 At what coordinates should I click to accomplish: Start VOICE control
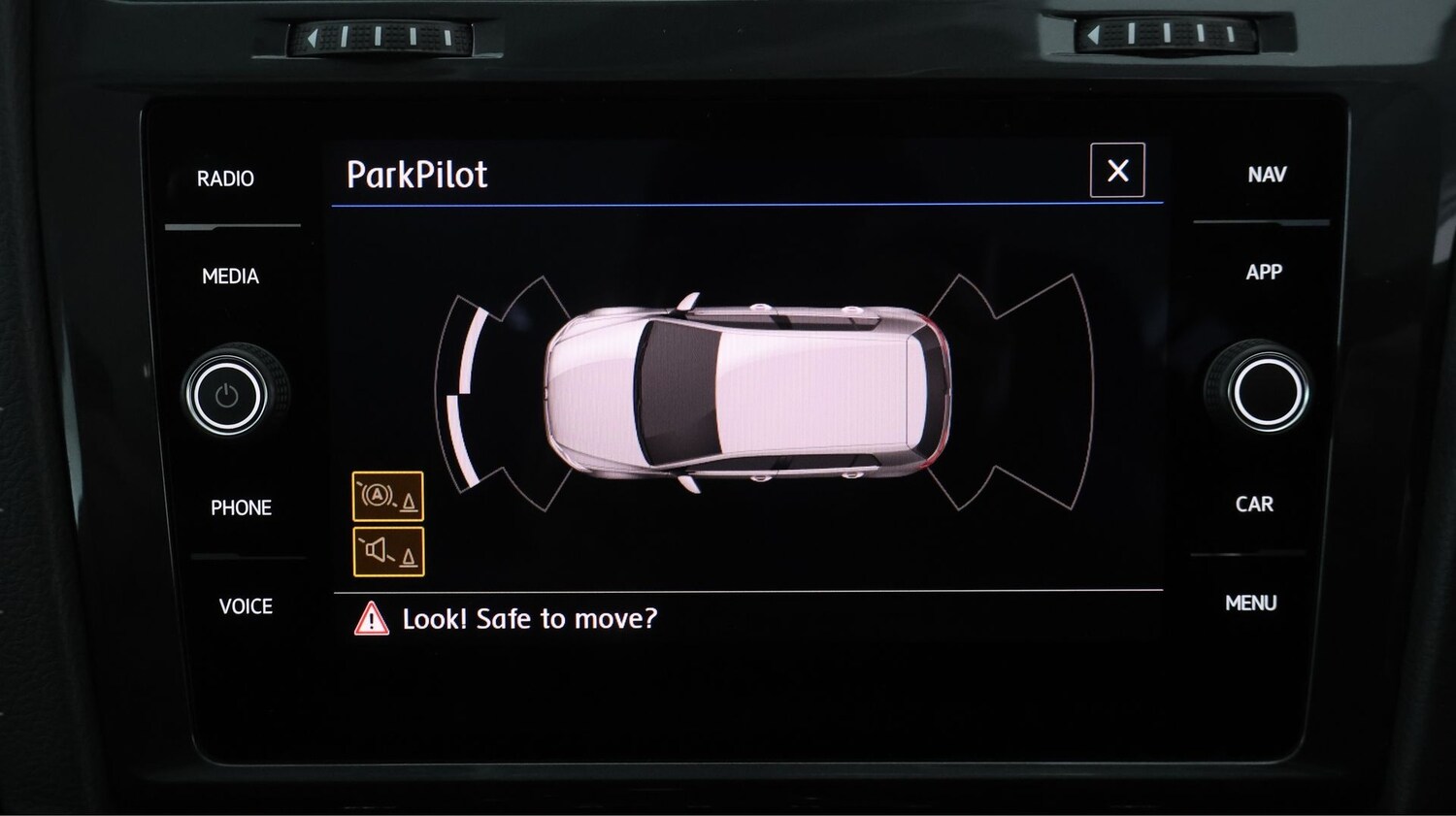(x=244, y=606)
